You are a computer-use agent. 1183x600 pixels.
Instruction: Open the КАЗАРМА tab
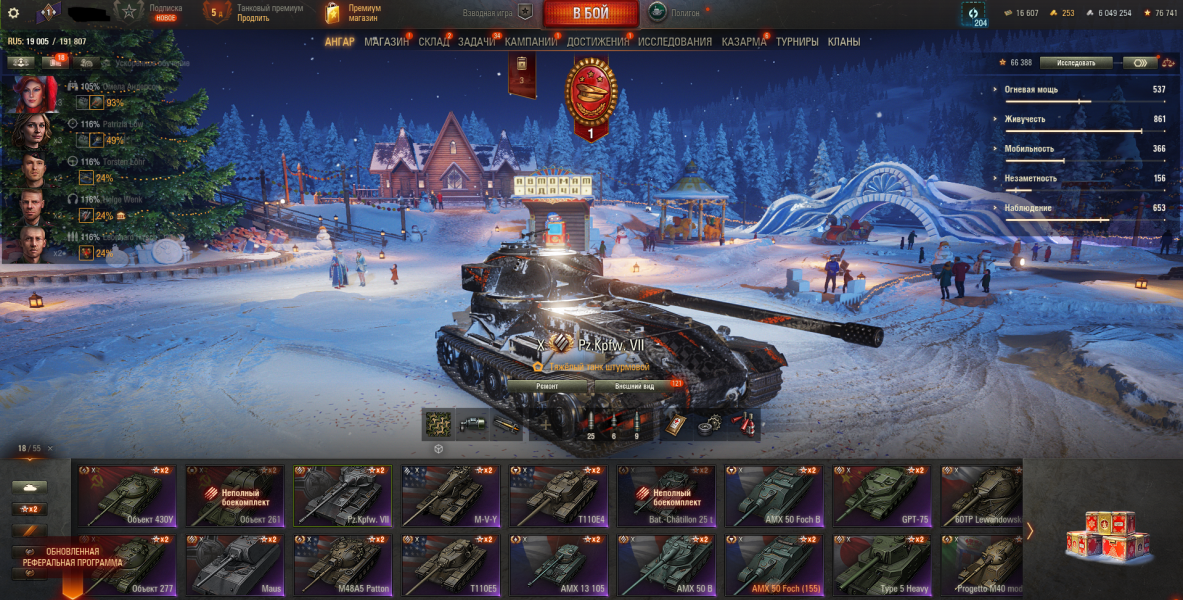744,42
